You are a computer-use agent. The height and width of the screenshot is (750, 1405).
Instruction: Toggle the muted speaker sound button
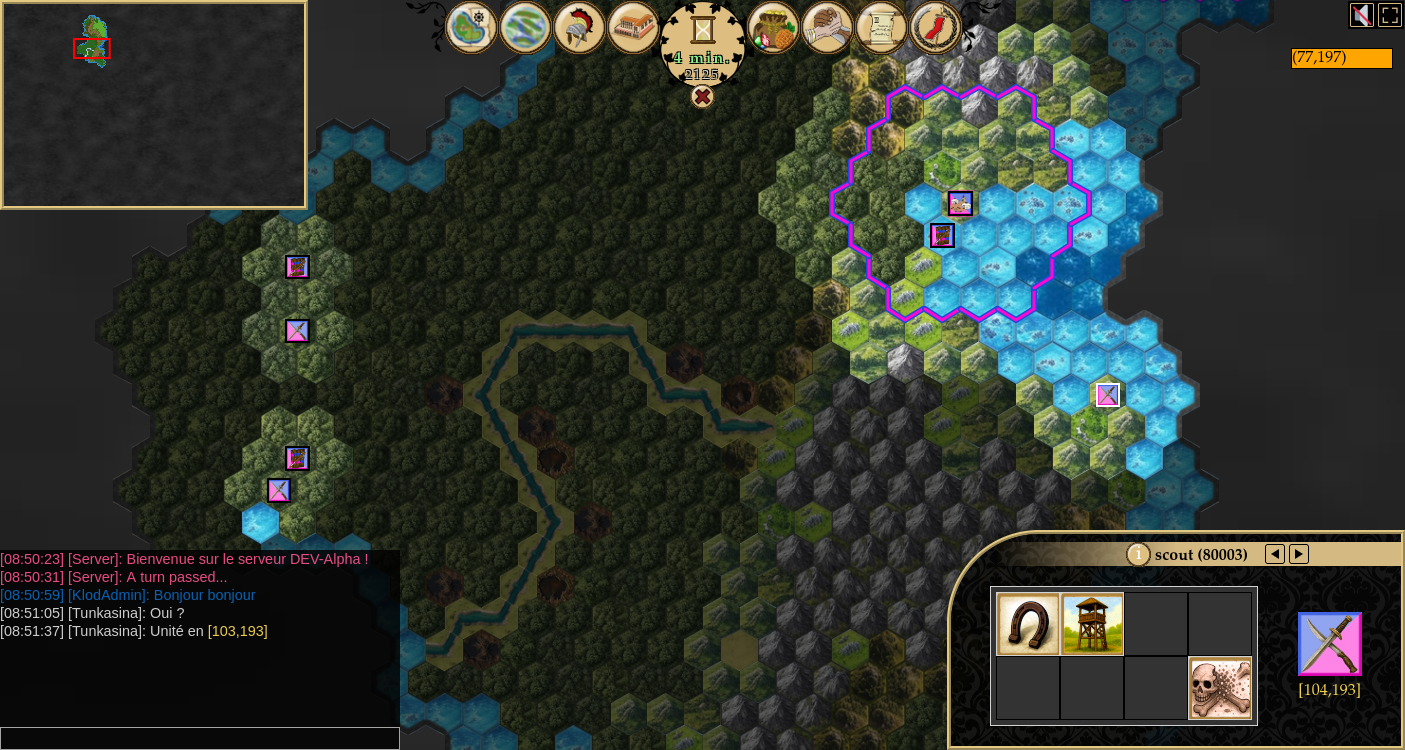[1361, 15]
